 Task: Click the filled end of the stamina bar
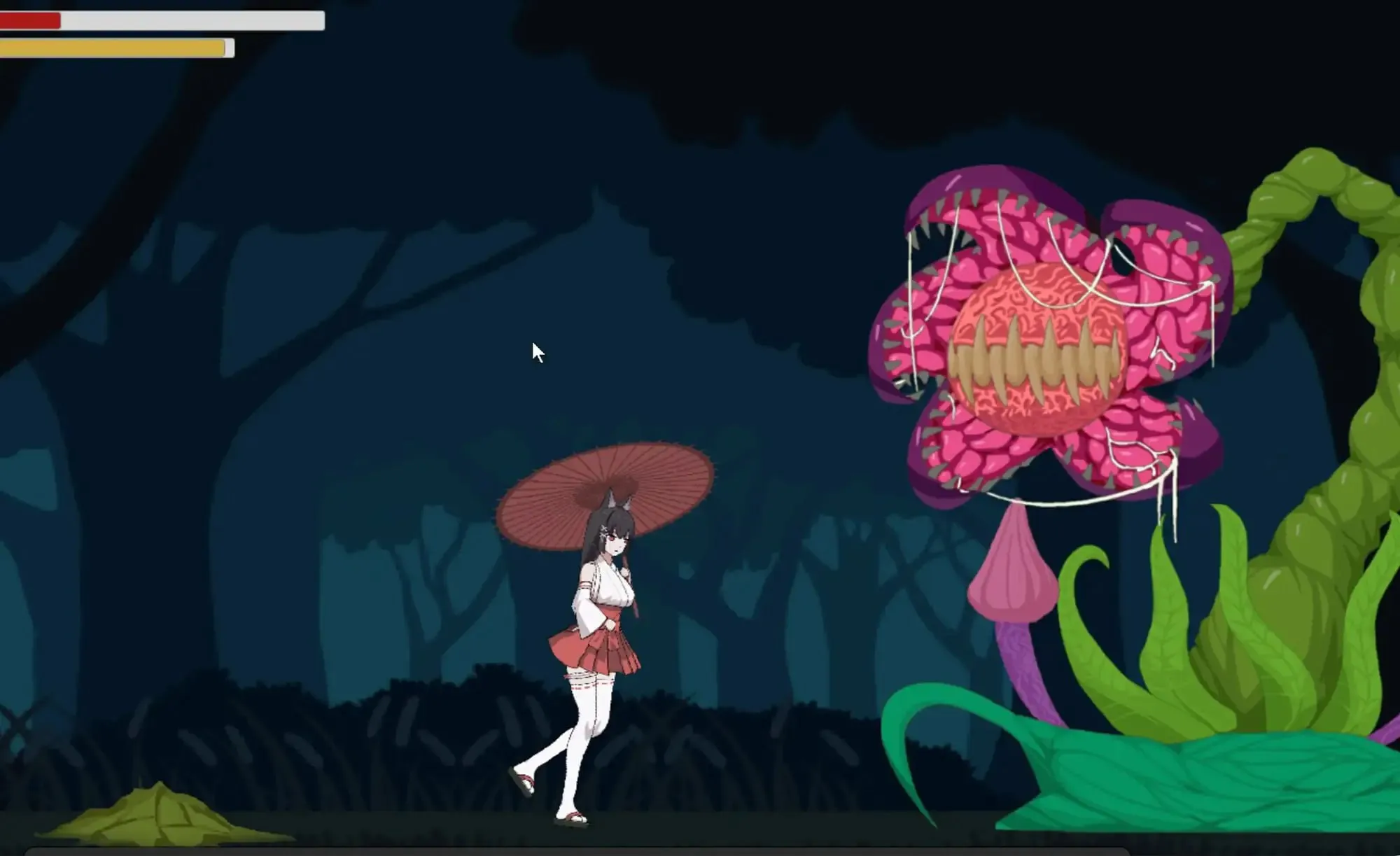(x=217, y=48)
